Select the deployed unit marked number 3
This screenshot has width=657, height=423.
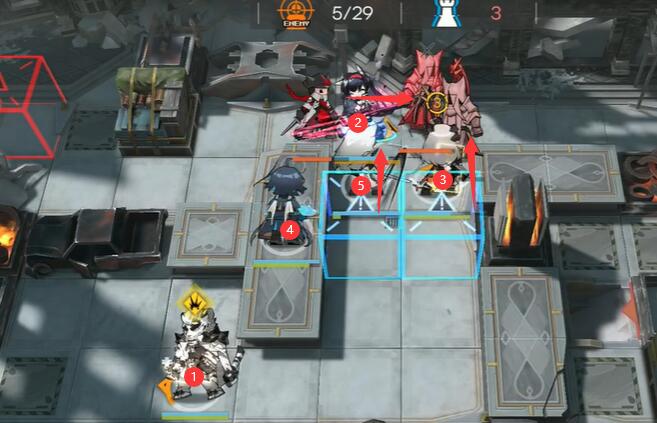[443, 170]
